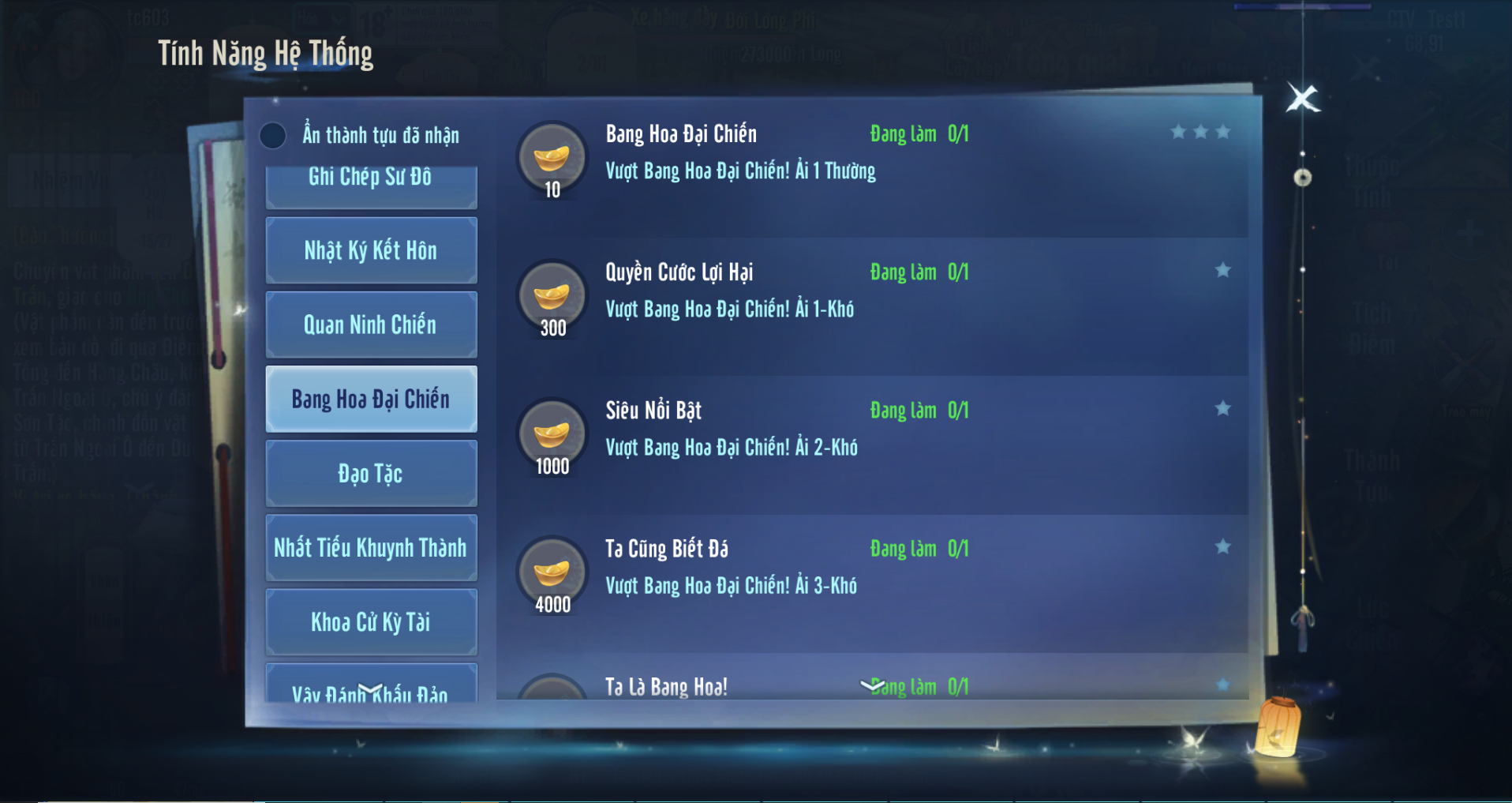The width and height of the screenshot is (1512, 803).
Task: Tap the 4000 gold ingot reward icon
Action: coord(552,572)
